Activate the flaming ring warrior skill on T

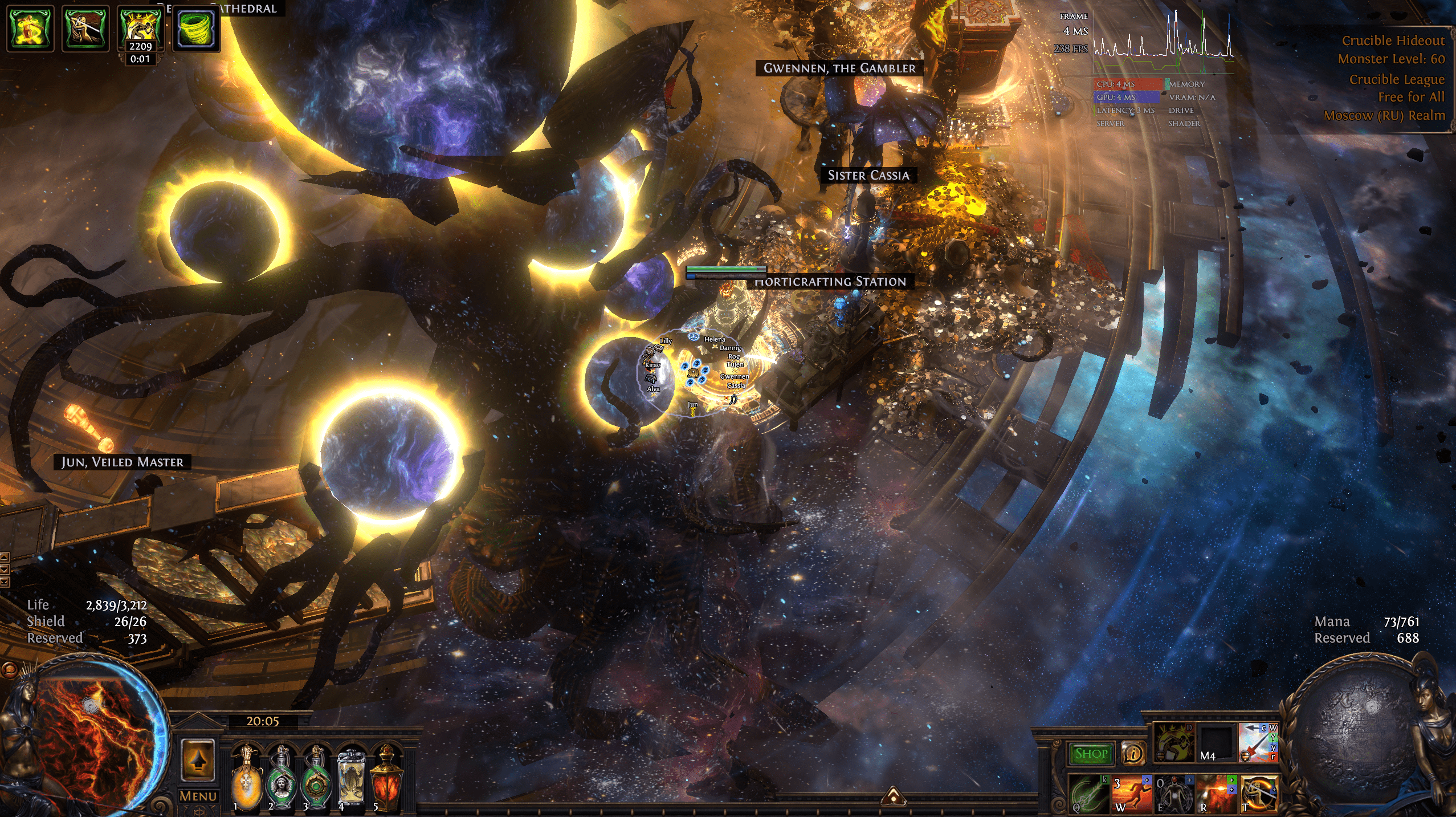tap(1259, 794)
